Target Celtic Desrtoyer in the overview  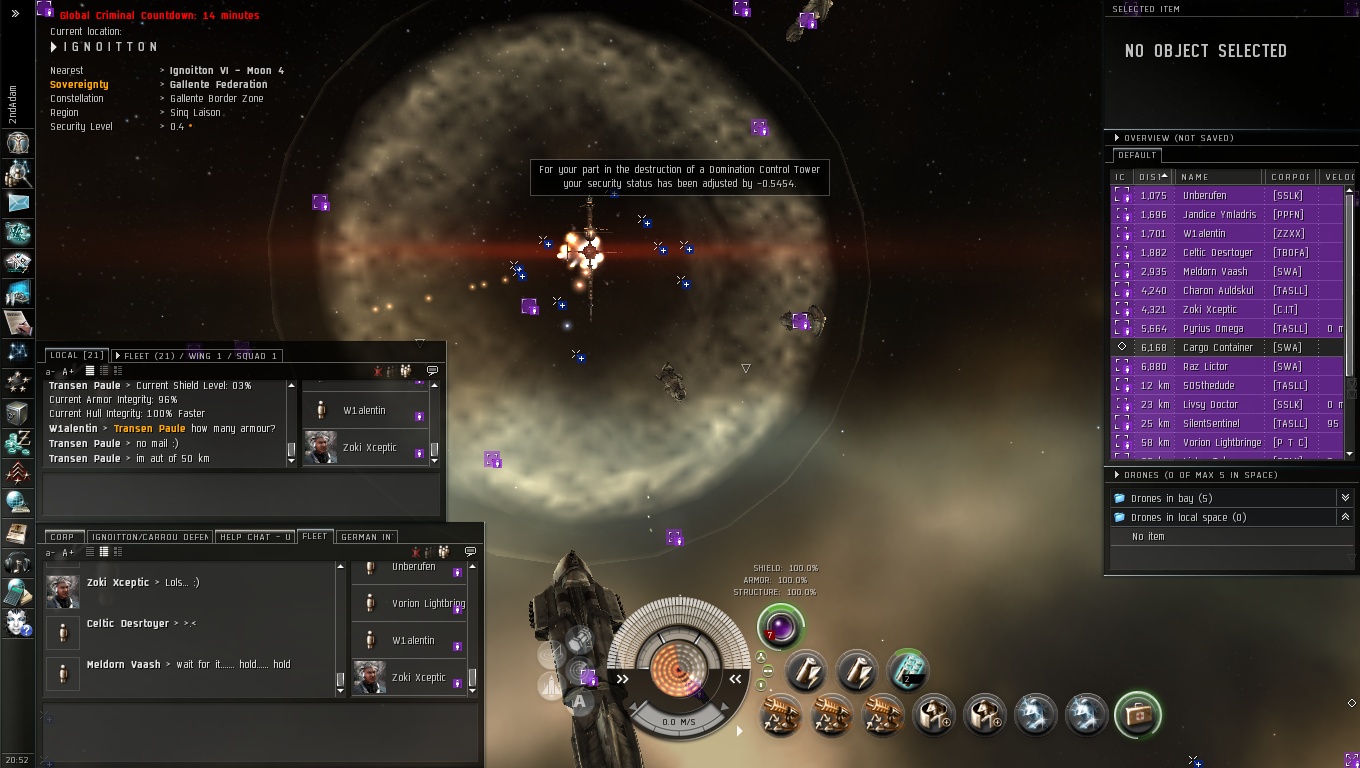point(1217,253)
